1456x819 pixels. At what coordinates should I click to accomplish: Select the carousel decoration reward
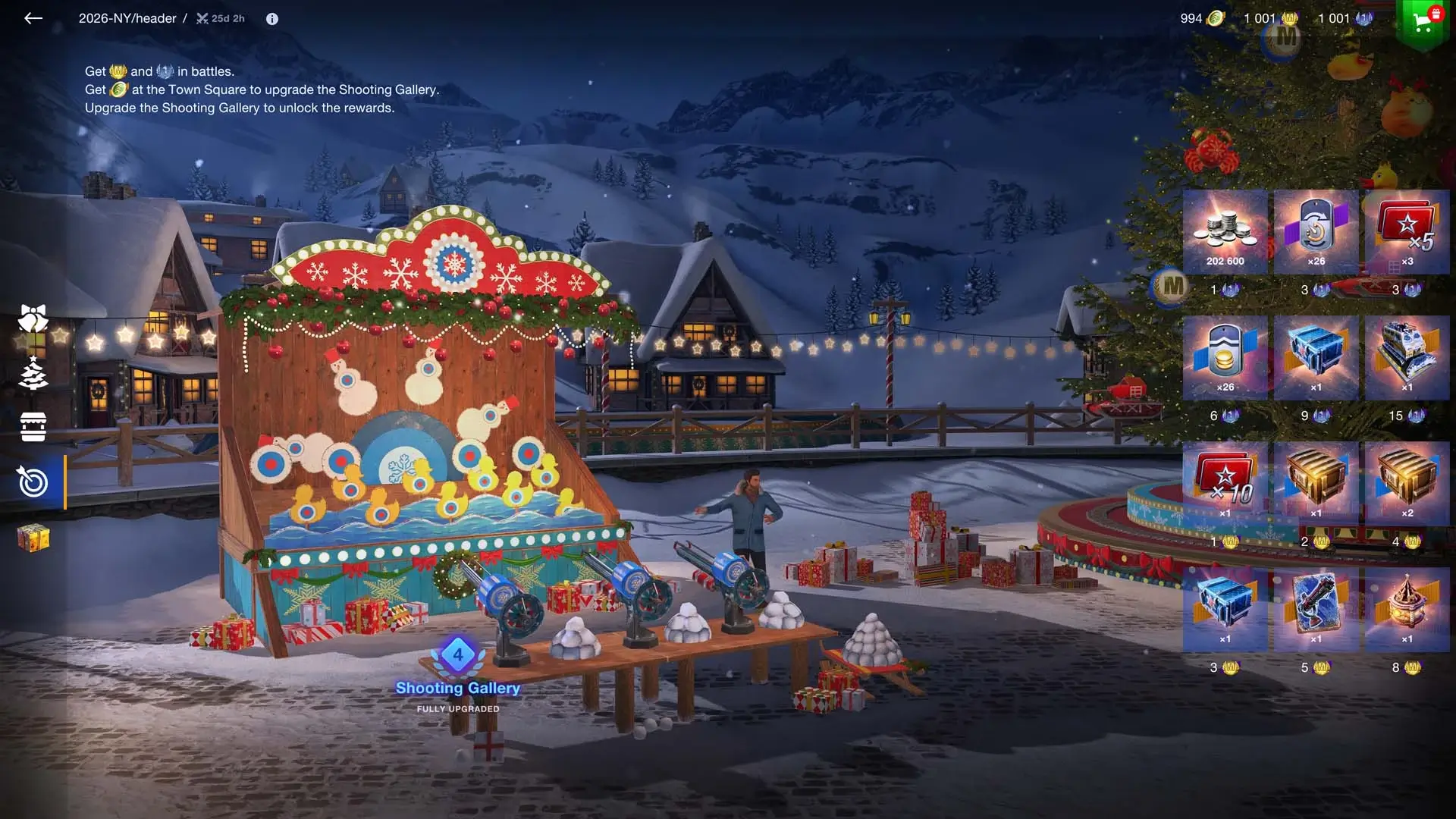pyautogui.click(x=1407, y=609)
